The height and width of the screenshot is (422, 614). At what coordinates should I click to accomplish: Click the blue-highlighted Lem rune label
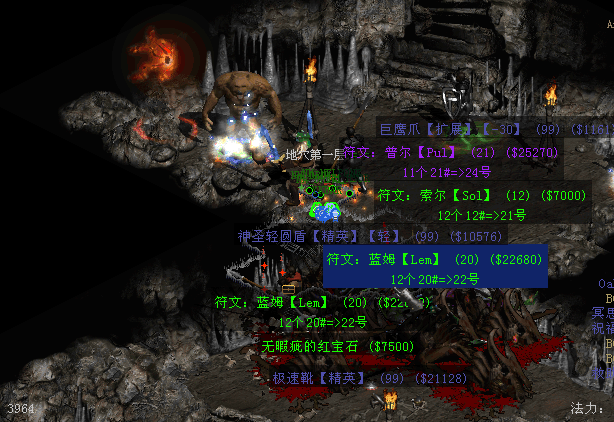[434, 259]
